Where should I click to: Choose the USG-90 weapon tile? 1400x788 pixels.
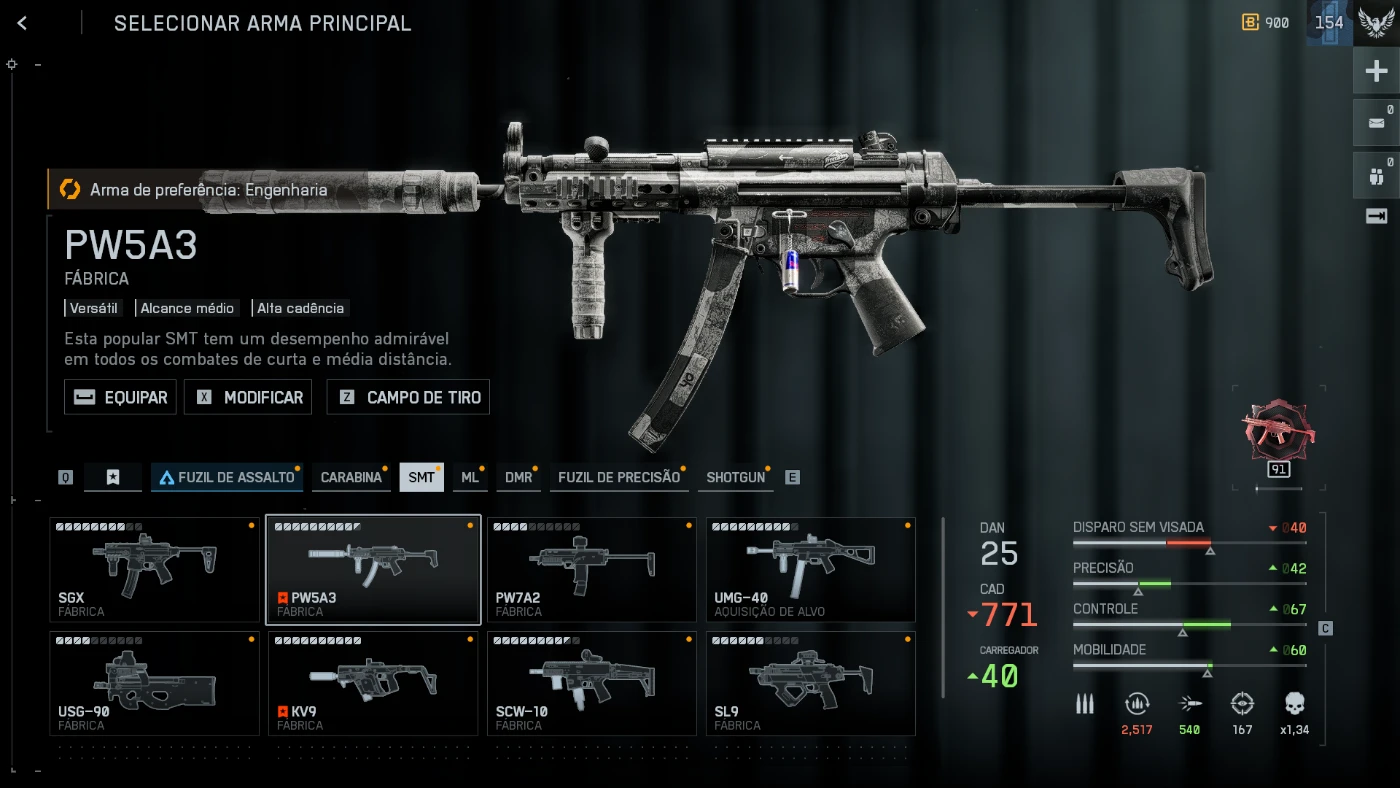click(x=155, y=683)
